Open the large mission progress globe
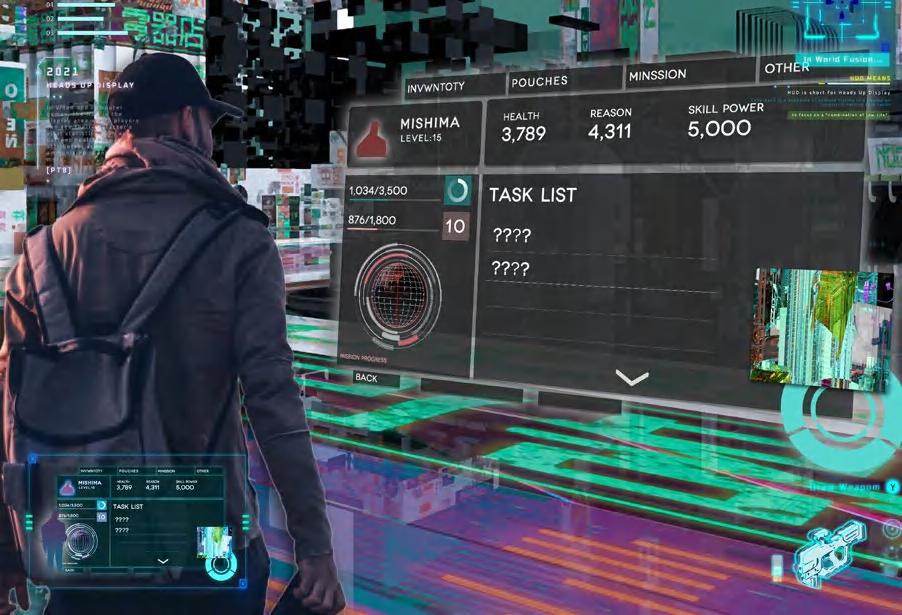 pos(398,297)
